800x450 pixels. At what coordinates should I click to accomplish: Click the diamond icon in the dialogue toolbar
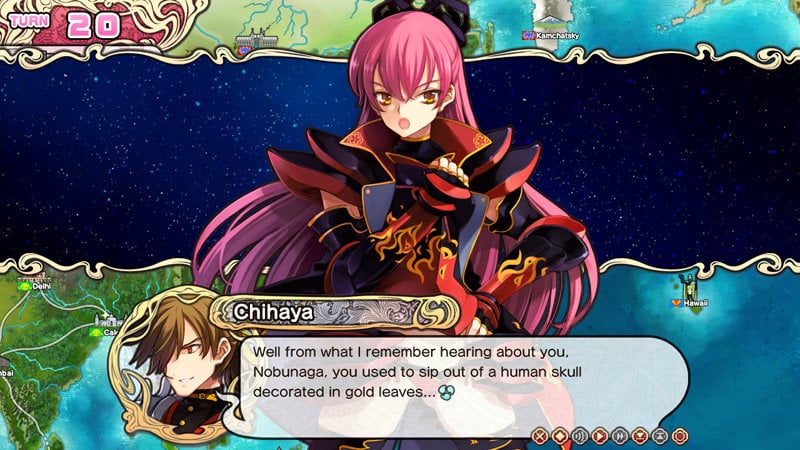coord(560,435)
